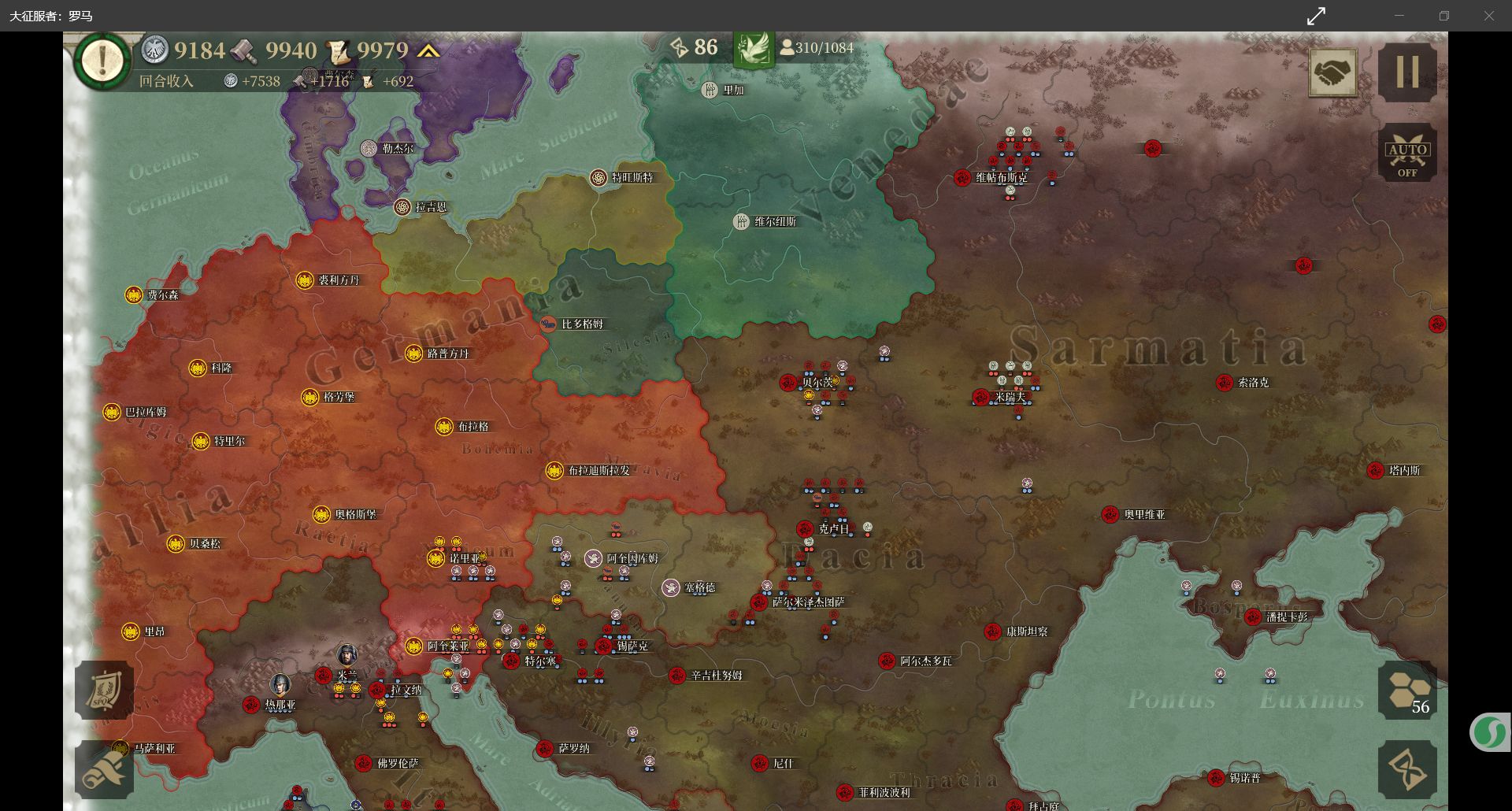End the turn with the hourglass button
1512x811 pixels.
[x=1407, y=769]
